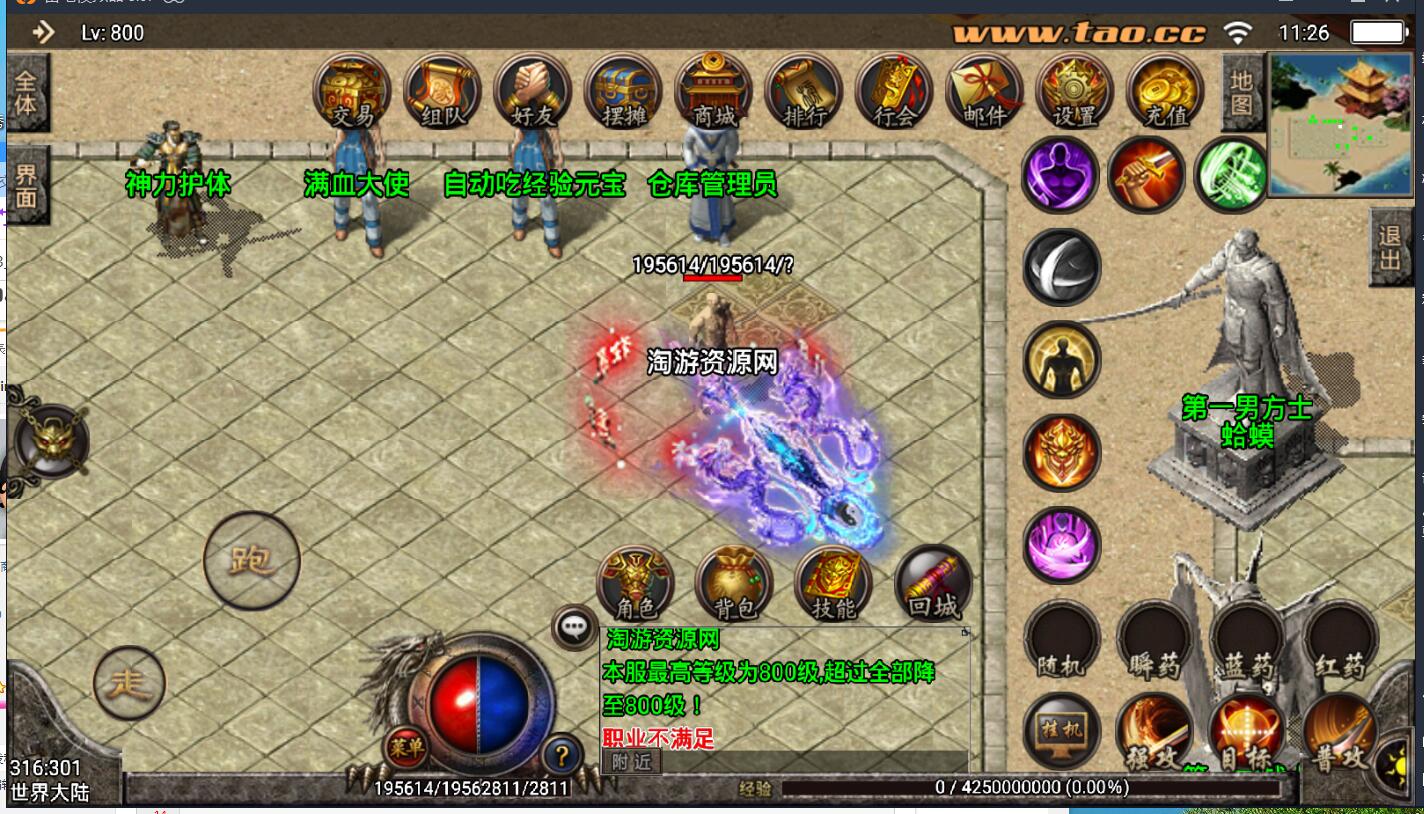Check the 邮件 mail inbox

[x=984, y=92]
